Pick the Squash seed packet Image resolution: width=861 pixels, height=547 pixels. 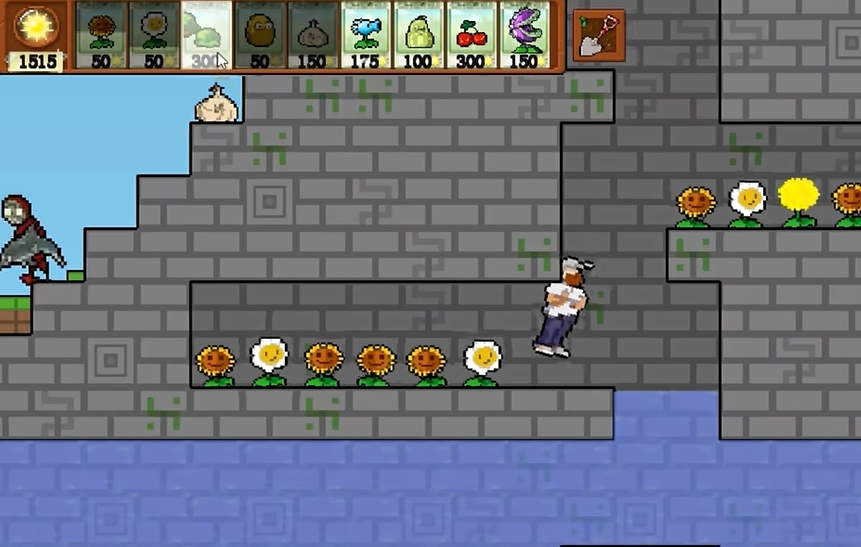419,35
